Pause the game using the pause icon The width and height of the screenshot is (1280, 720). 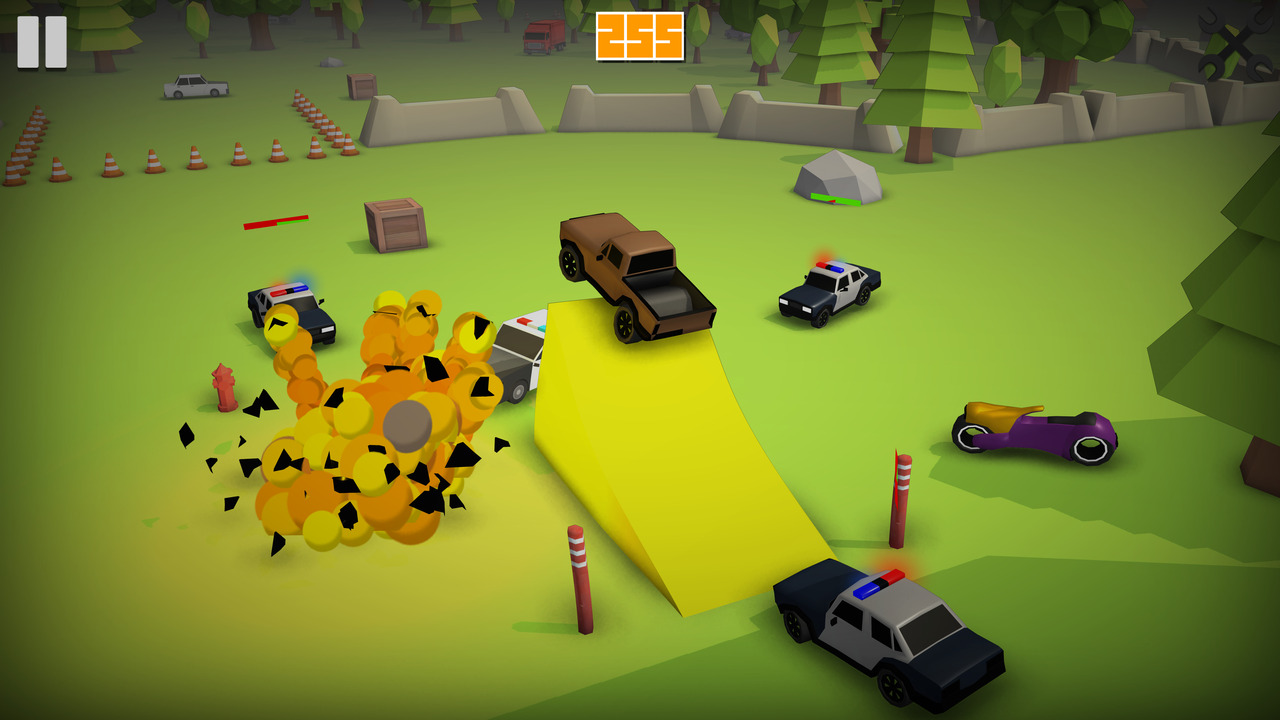pyautogui.click(x=42, y=39)
